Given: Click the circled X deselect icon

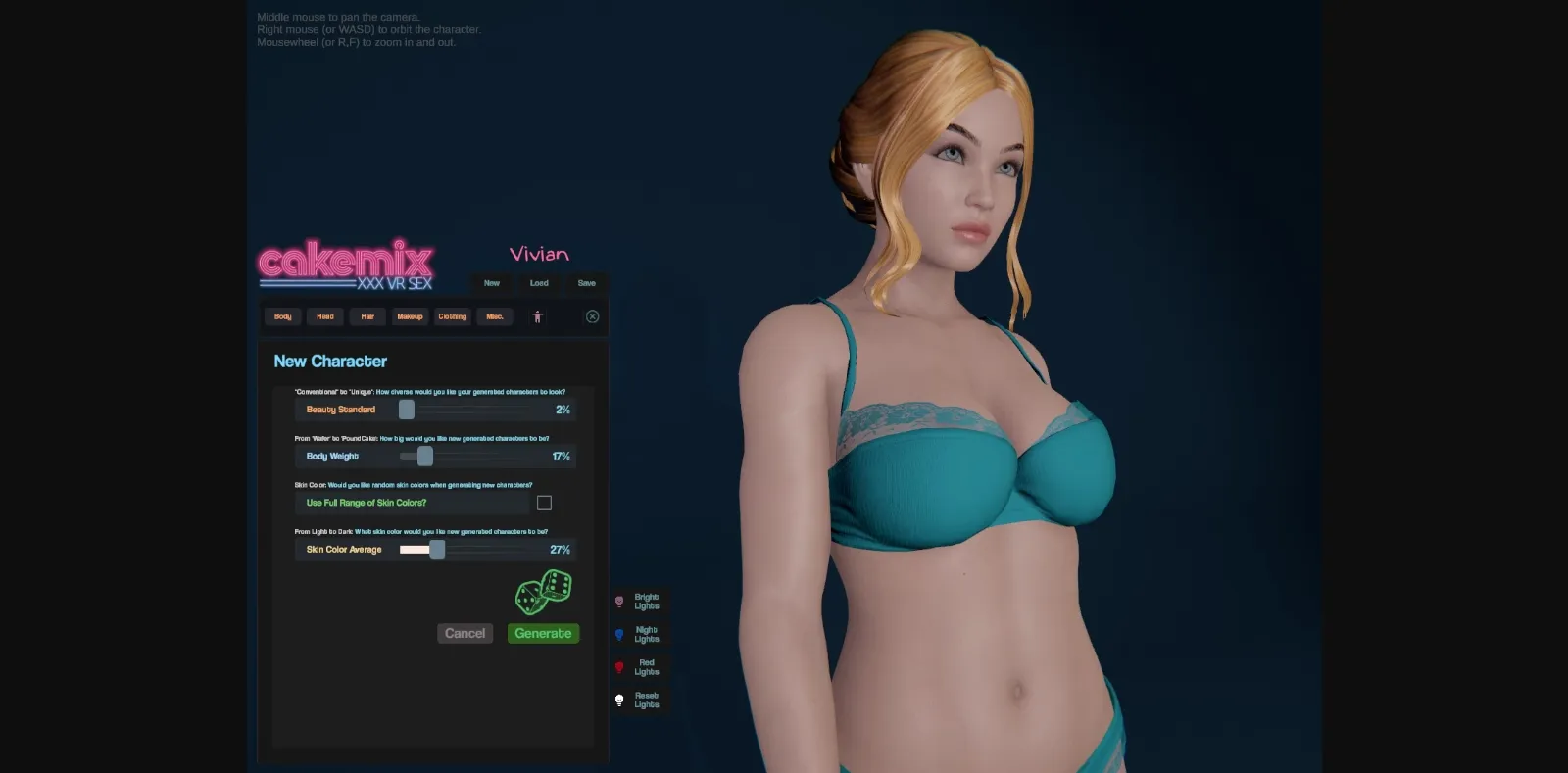Looking at the screenshot, I should point(592,316).
